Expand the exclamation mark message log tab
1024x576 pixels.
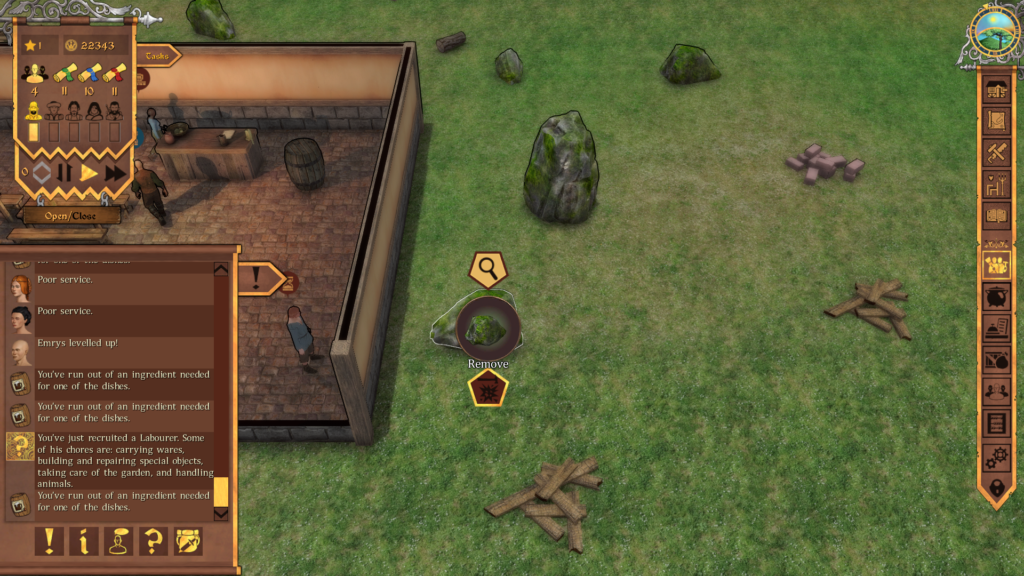260,277
